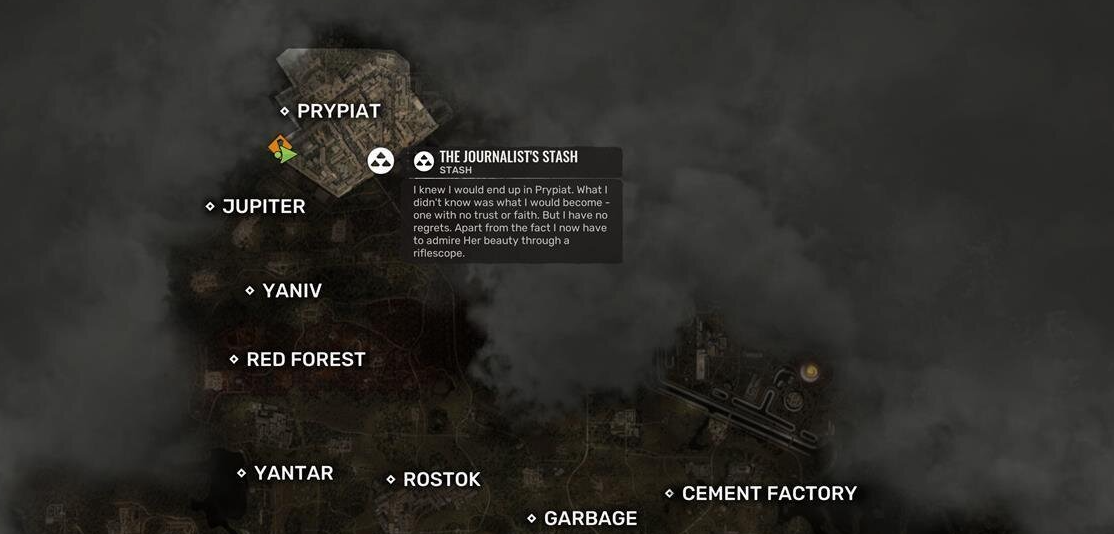1114x534 pixels.
Task: Select the Yantar region label
Action: (x=293, y=473)
